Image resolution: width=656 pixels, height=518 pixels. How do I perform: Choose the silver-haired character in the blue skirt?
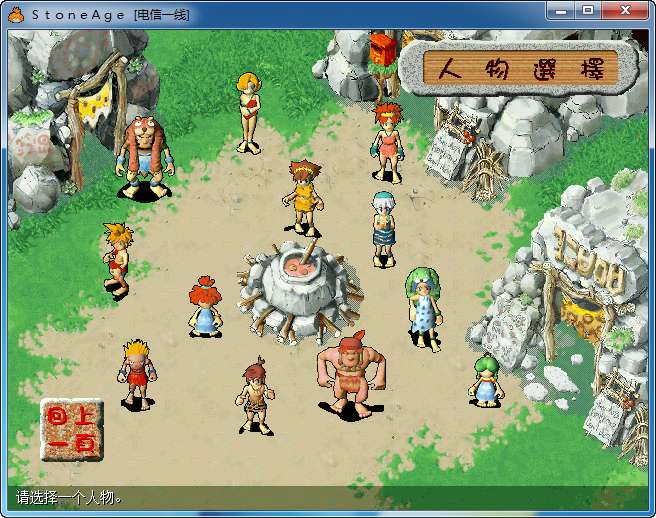[384, 228]
